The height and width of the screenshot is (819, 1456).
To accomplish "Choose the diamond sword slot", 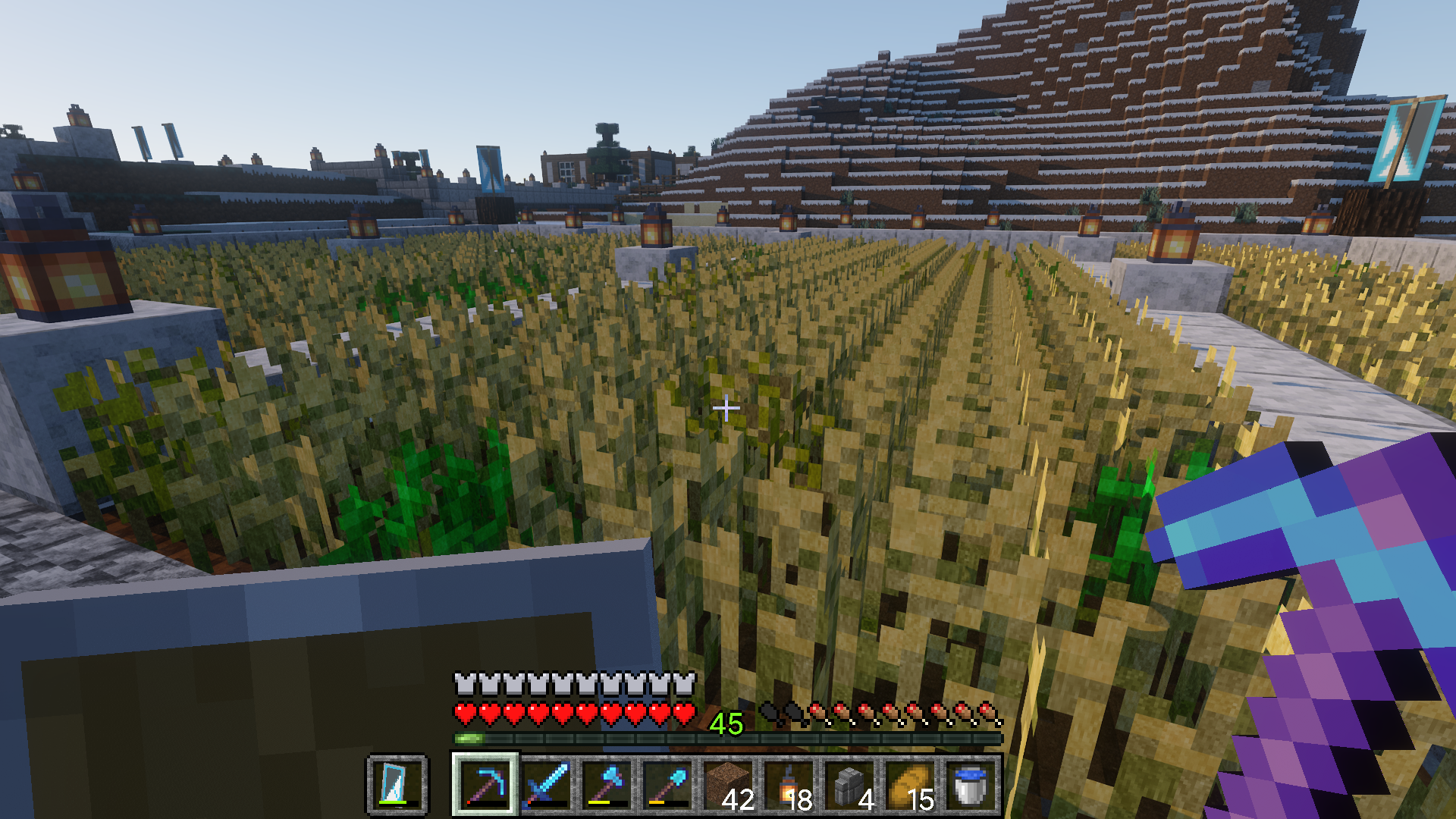I will (x=546, y=784).
